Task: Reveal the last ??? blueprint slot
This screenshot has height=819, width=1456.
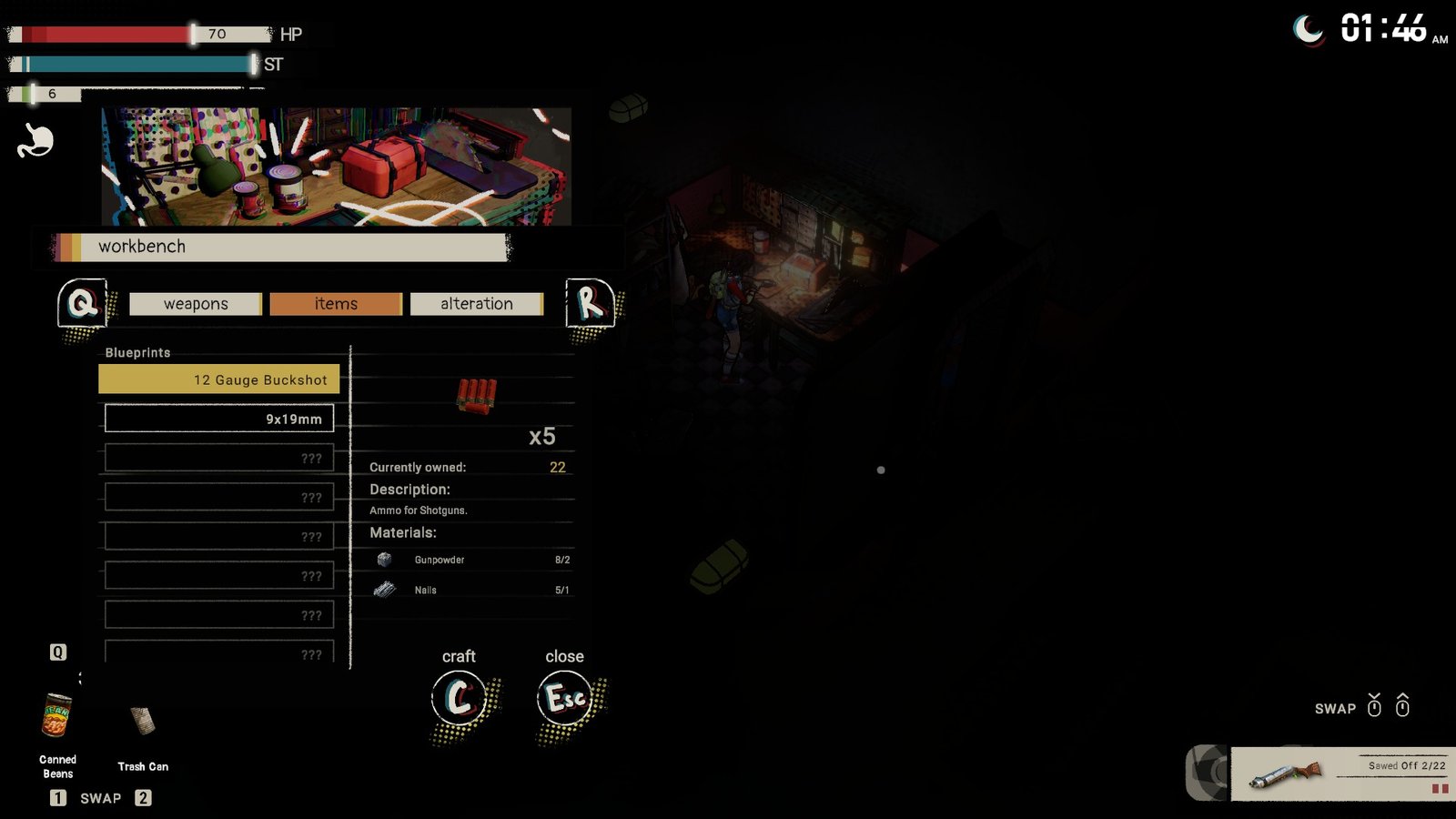Action: pyautogui.click(x=218, y=652)
